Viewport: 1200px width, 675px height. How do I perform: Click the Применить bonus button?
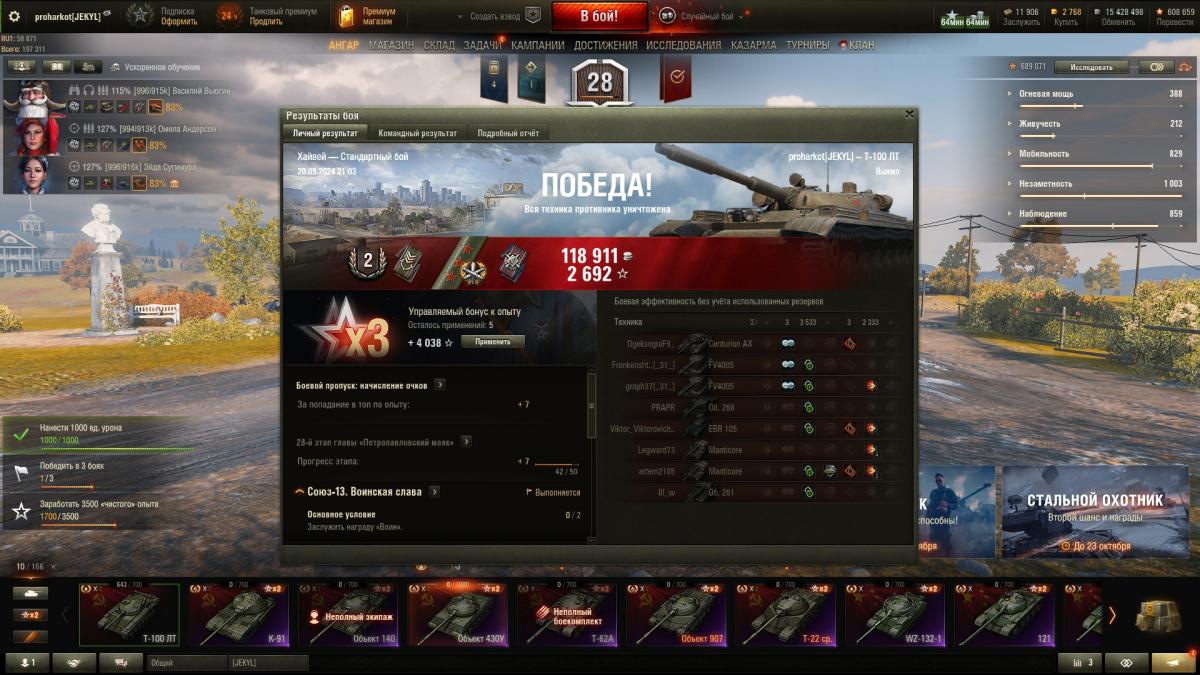(492, 342)
